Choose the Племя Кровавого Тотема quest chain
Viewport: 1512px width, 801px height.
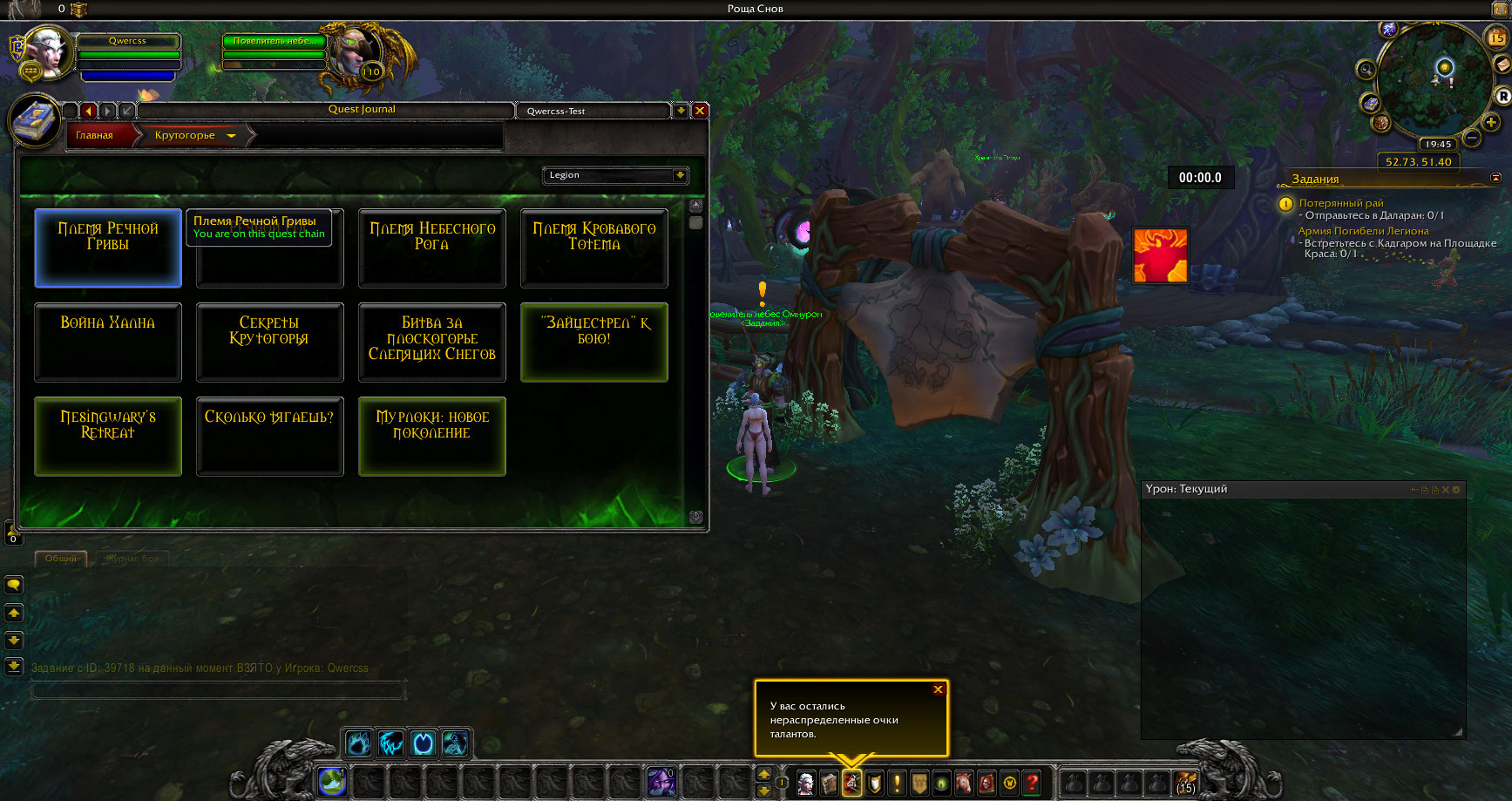pos(593,248)
